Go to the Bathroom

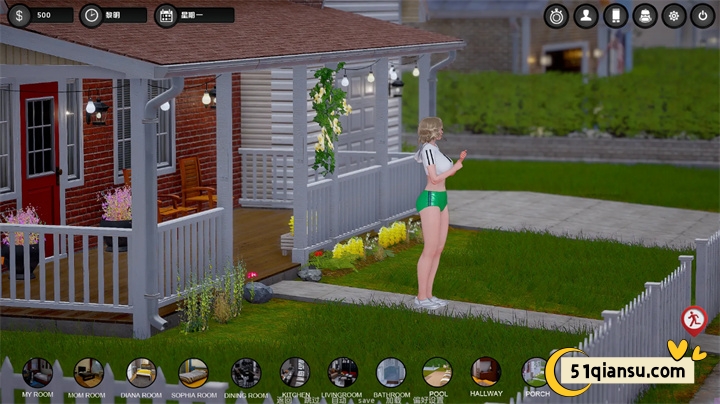click(x=391, y=373)
